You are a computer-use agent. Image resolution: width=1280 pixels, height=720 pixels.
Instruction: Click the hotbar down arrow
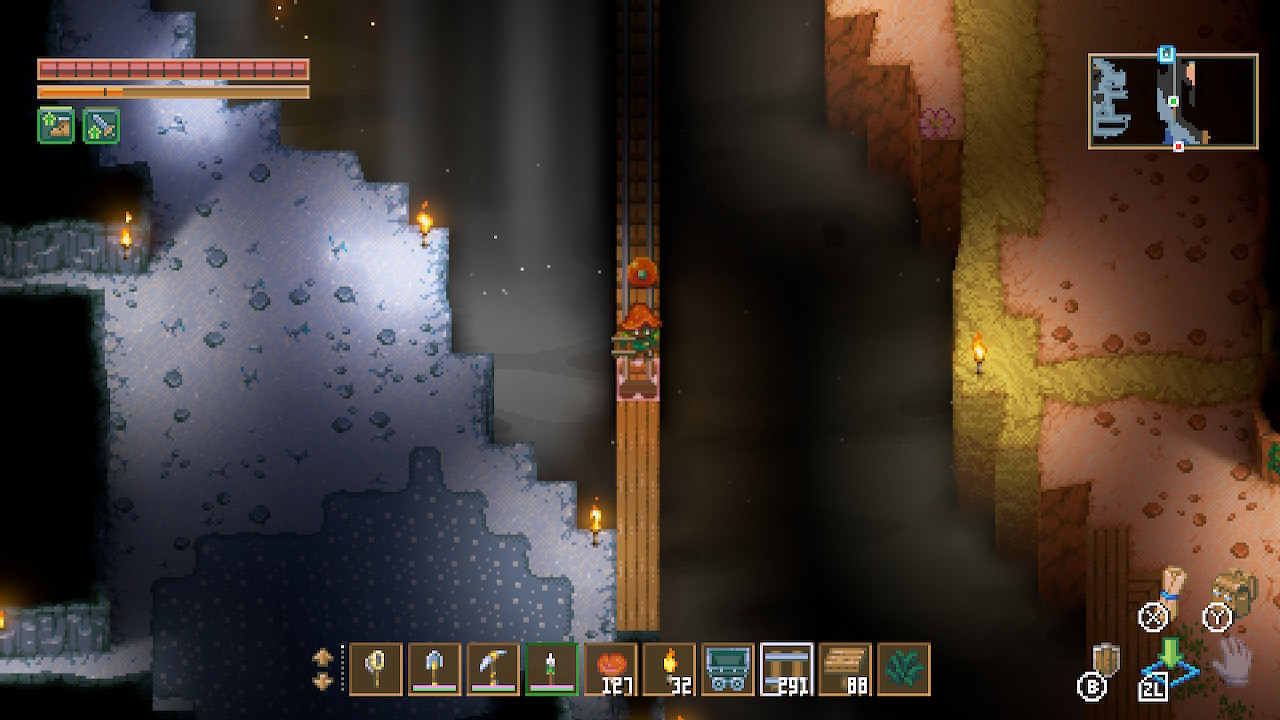coord(323,681)
